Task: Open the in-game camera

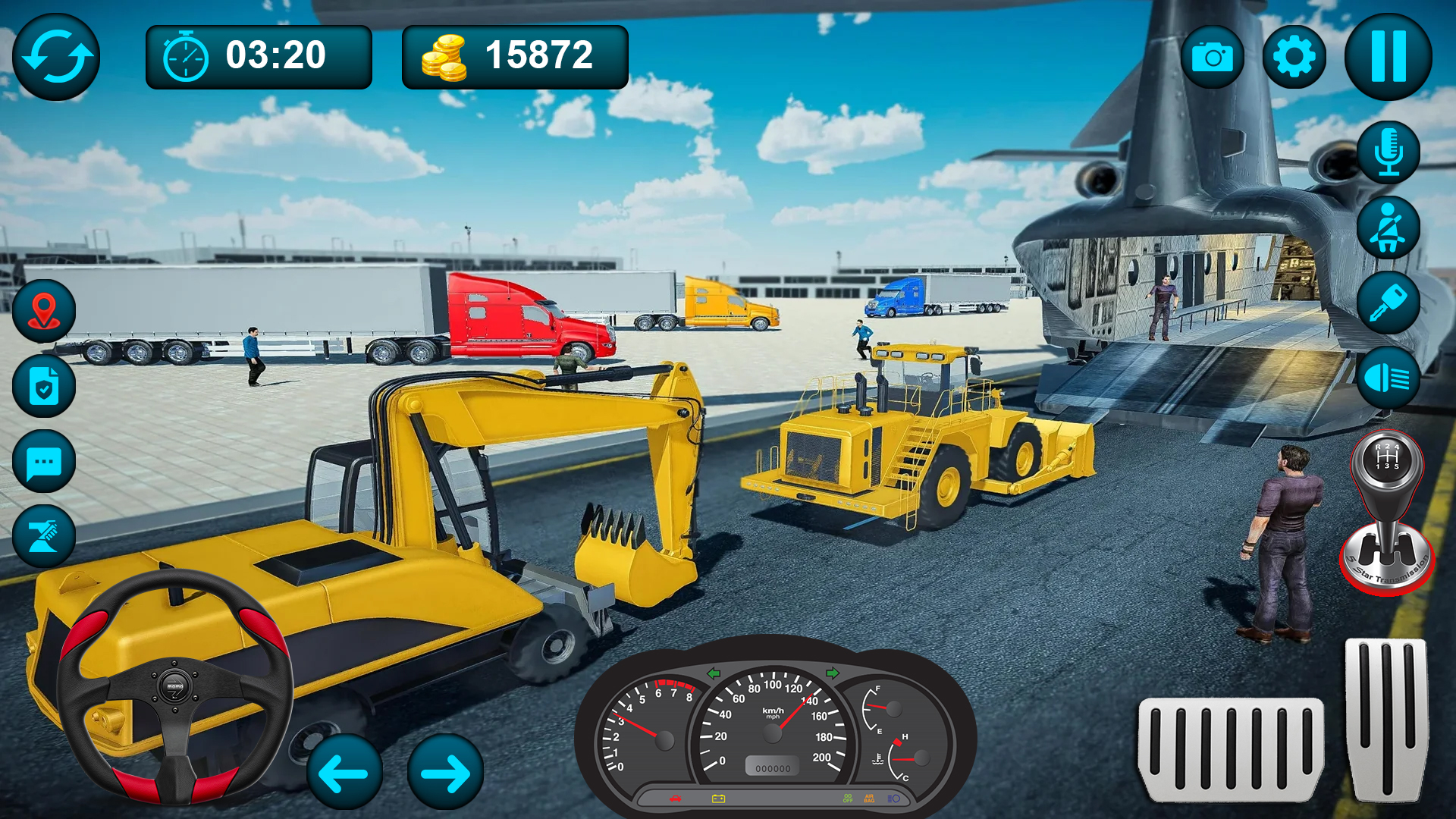Action: click(1214, 55)
